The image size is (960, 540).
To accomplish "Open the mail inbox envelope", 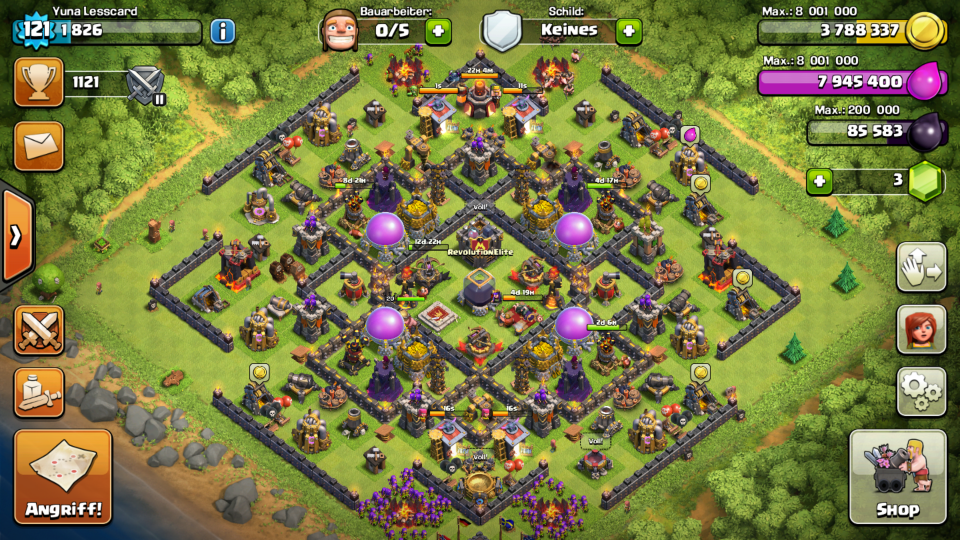I will [39, 146].
